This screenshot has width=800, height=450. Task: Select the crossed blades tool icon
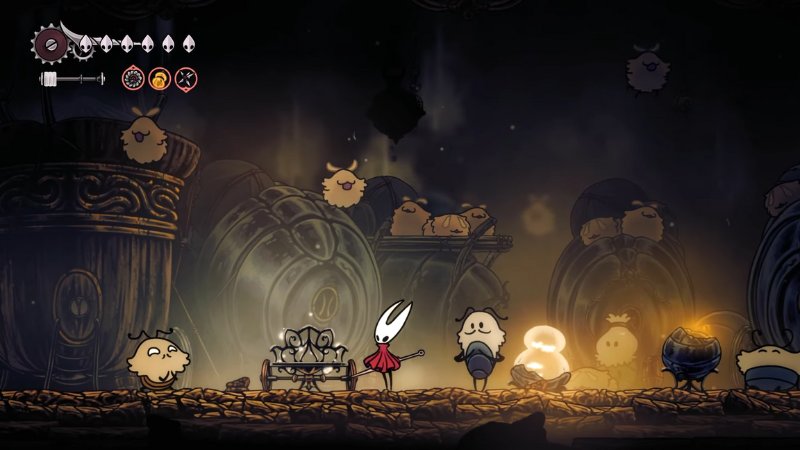click(x=186, y=78)
